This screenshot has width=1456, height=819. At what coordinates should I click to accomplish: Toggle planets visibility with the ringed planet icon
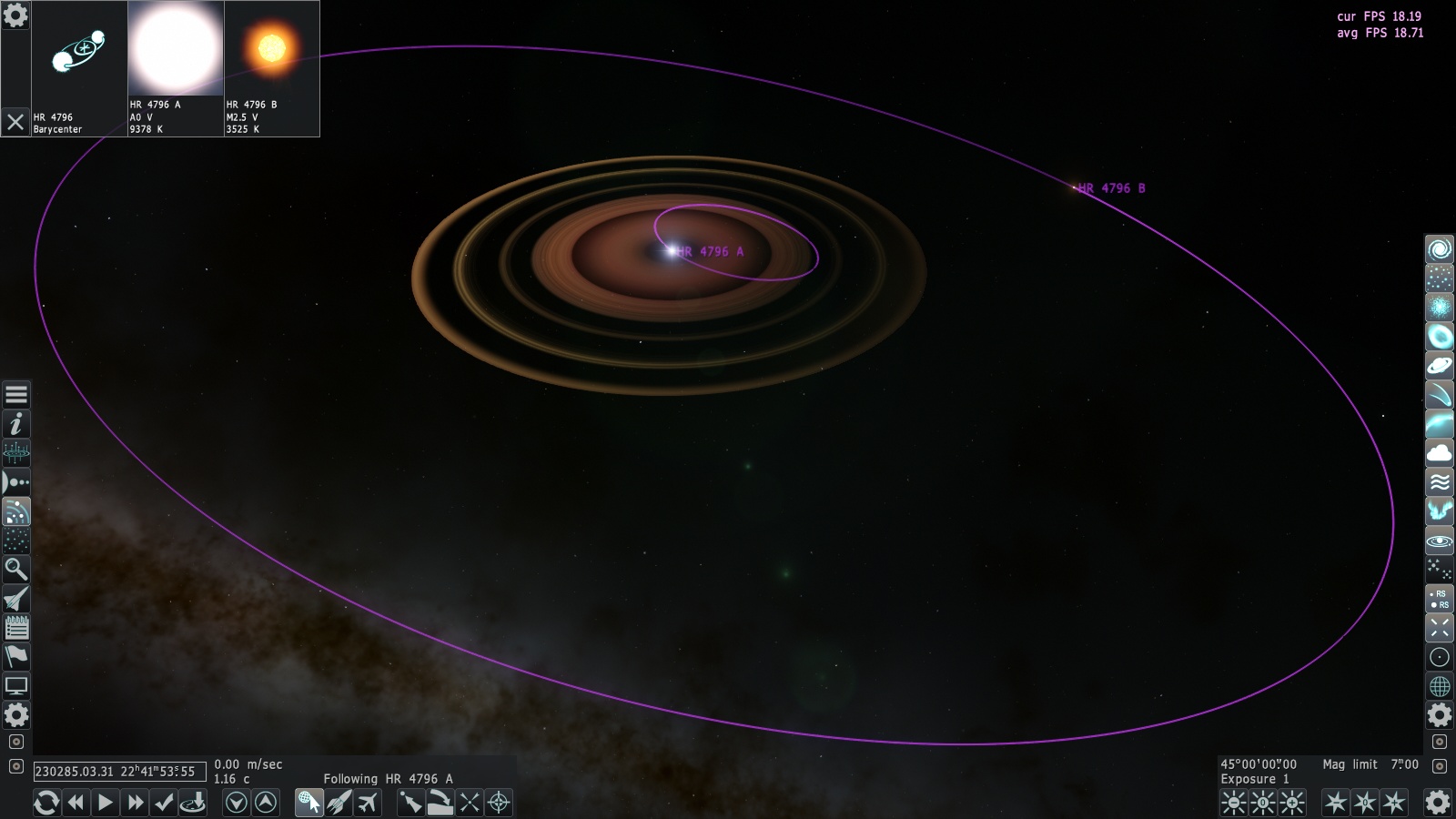coord(1440,366)
